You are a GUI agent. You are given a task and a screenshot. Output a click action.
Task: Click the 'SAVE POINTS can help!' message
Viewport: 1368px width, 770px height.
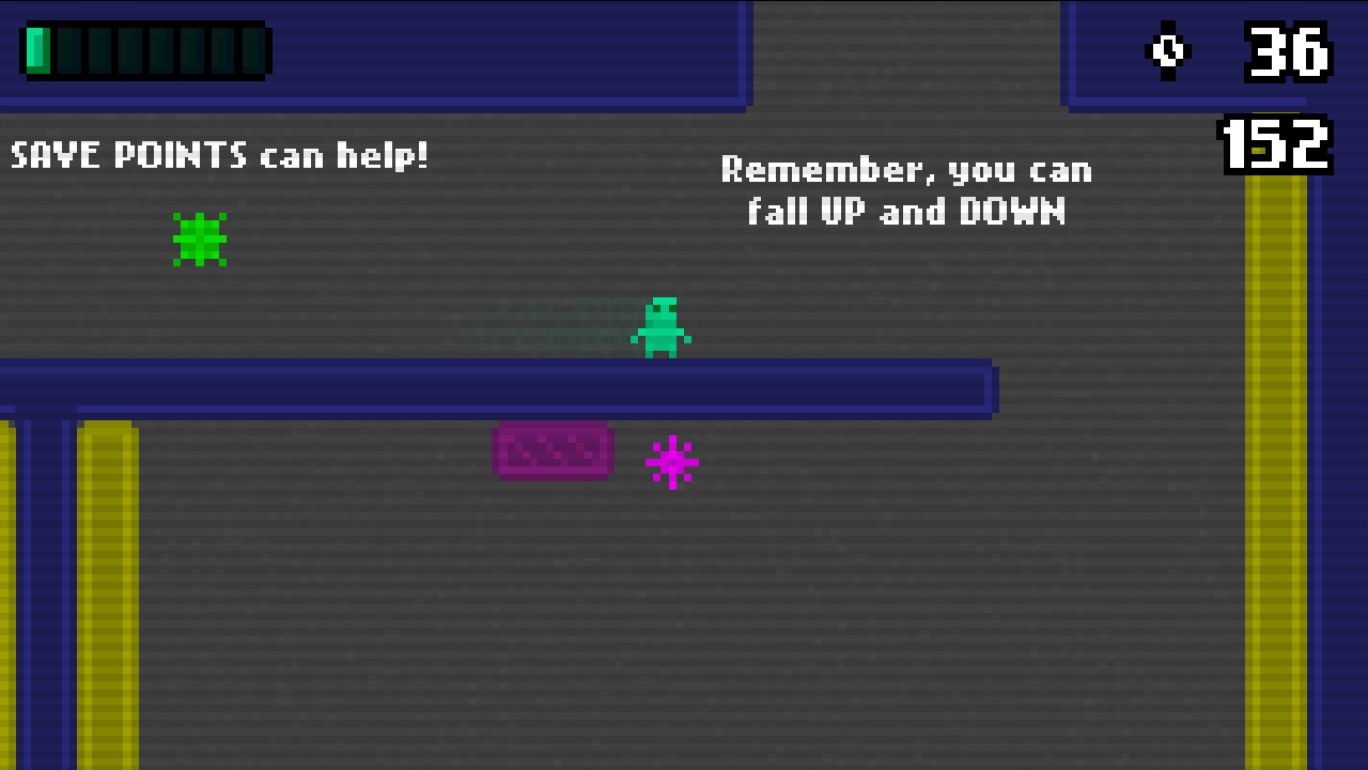tap(218, 155)
